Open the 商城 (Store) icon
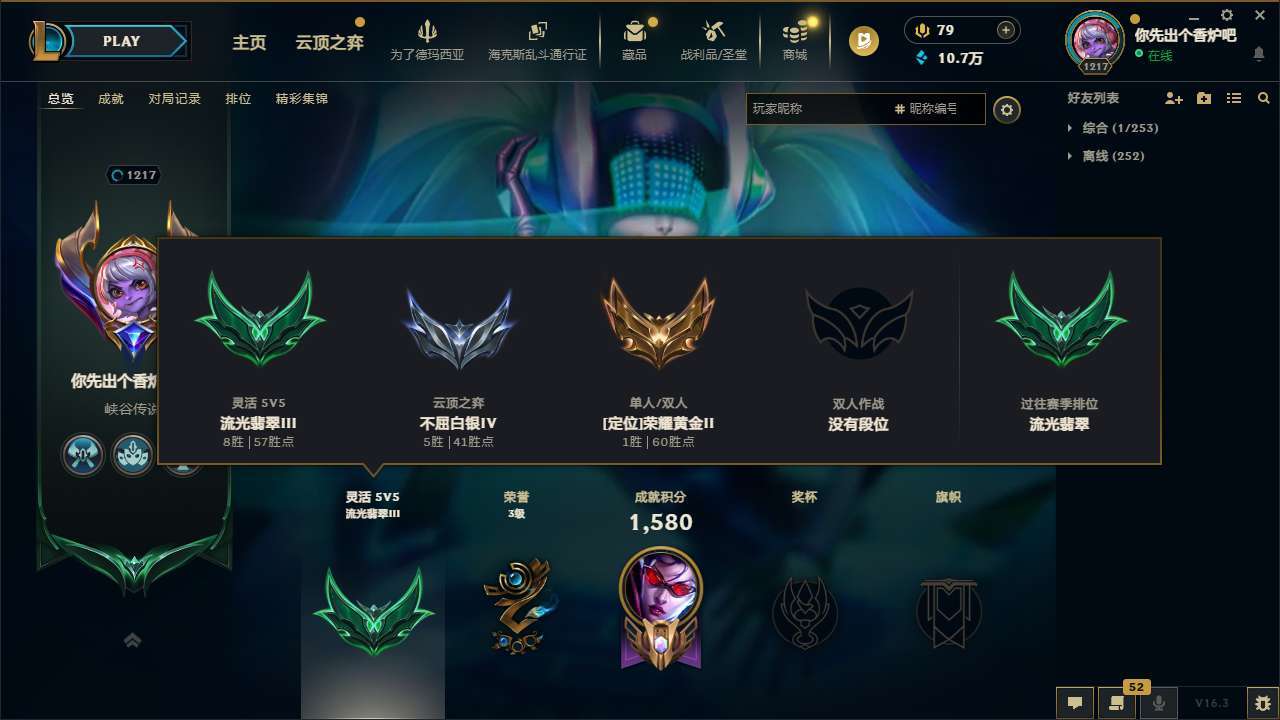This screenshot has height=720, width=1280. 795,40
